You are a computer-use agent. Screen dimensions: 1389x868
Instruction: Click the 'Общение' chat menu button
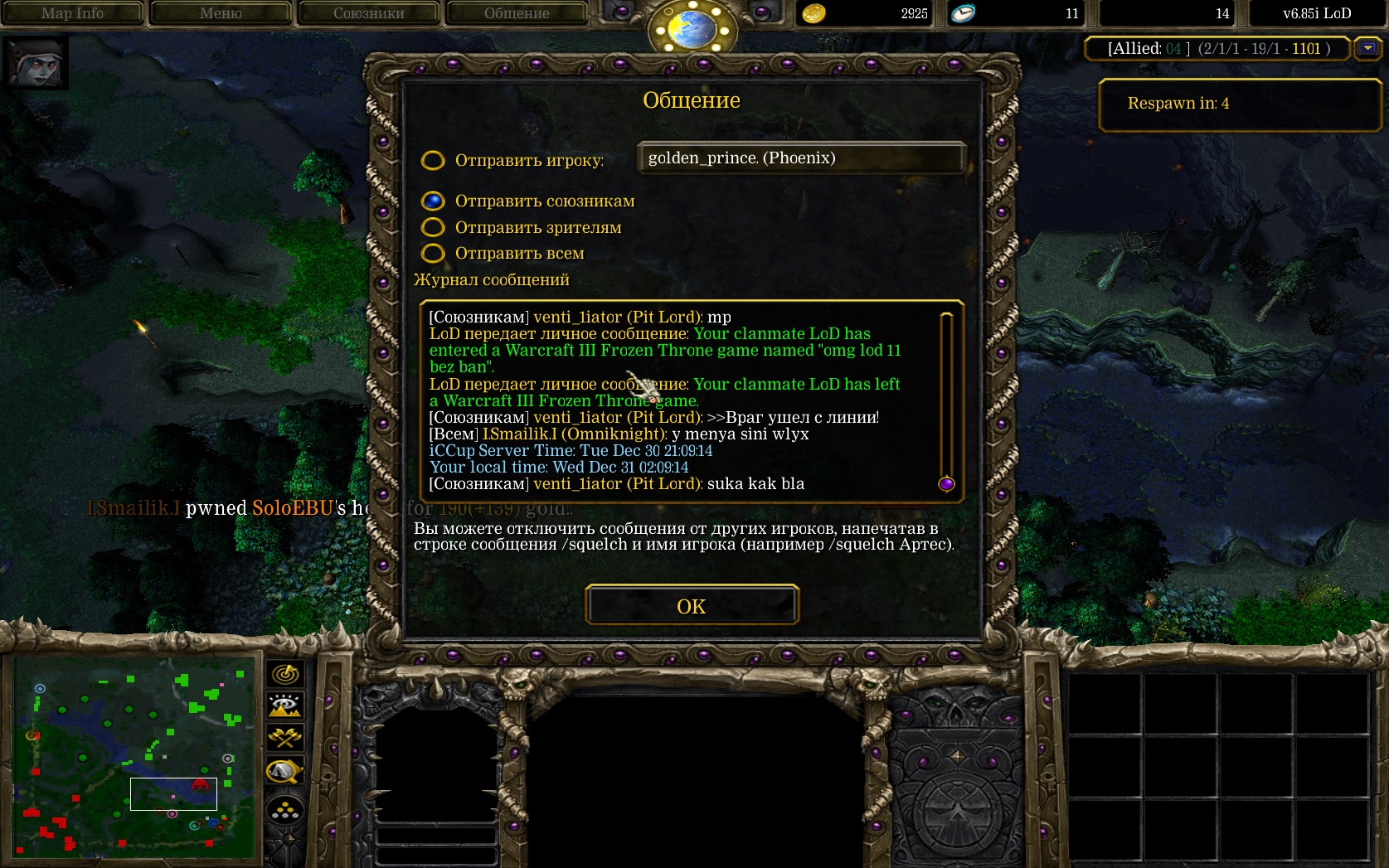[517, 13]
